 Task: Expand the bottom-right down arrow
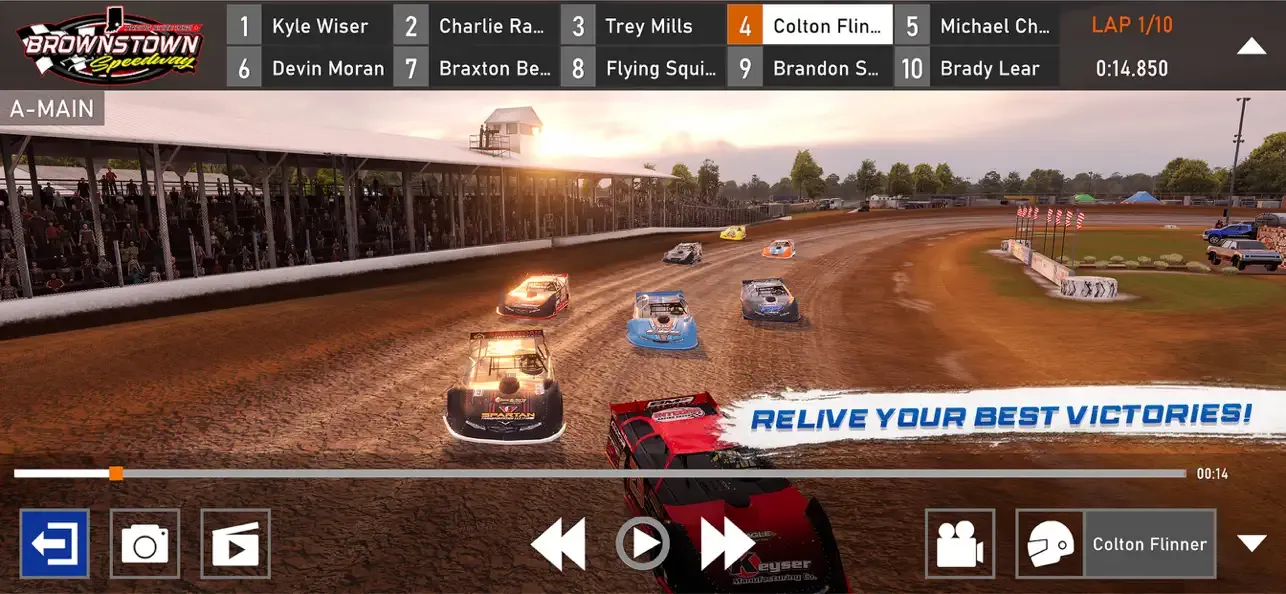coord(1252,543)
